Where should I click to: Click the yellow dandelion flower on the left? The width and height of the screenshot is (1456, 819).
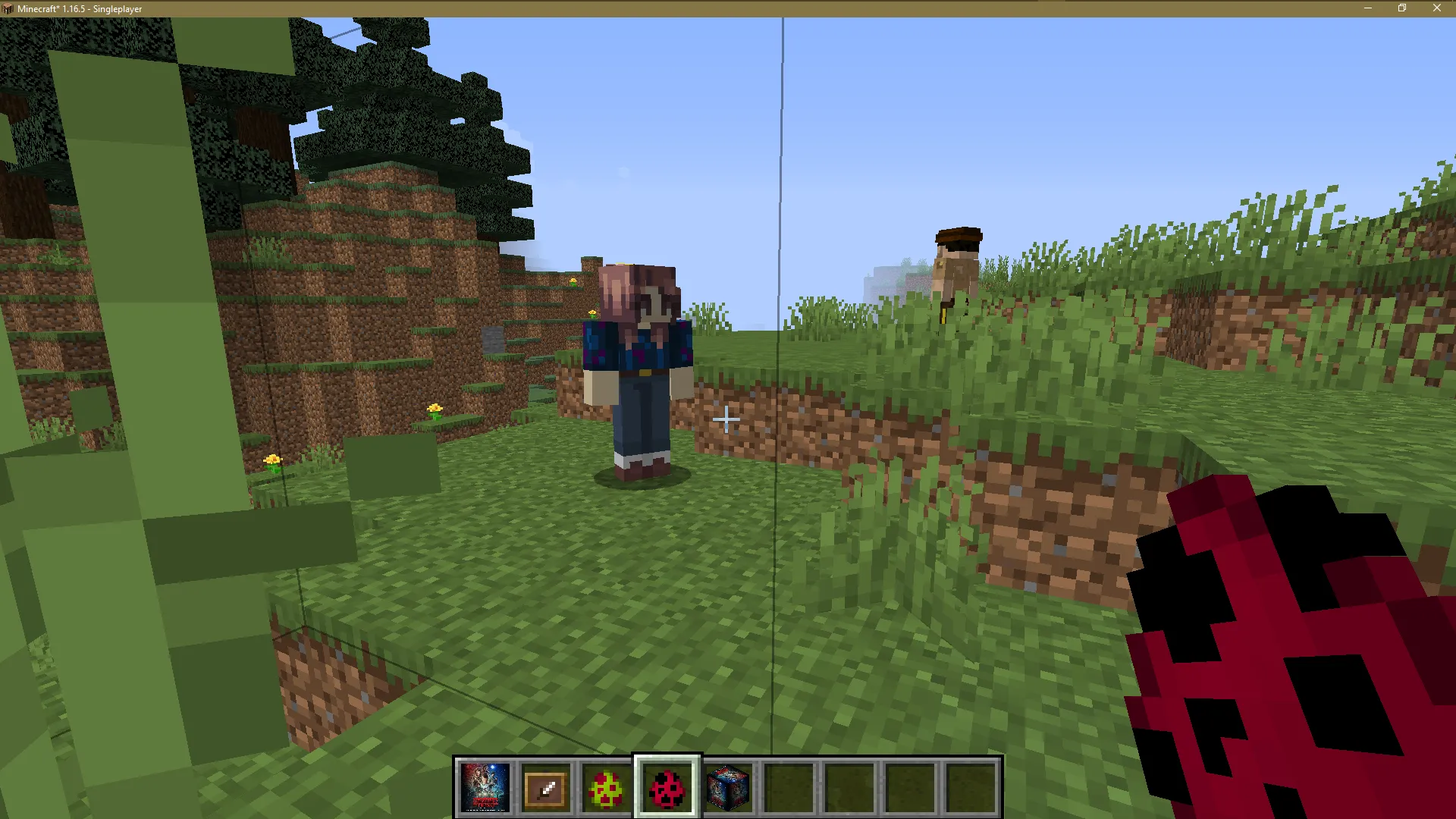[x=275, y=460]
